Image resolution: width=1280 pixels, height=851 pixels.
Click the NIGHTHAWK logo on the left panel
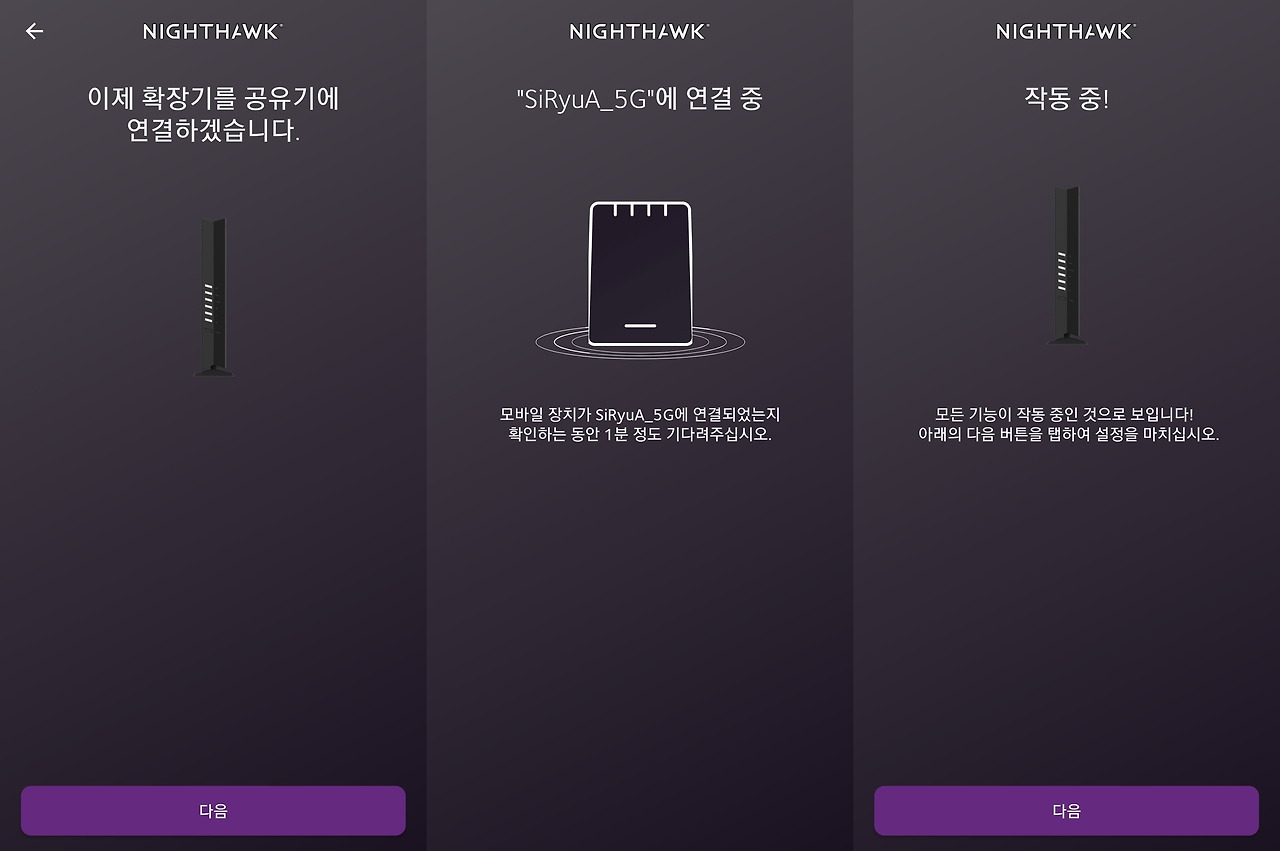[213, 31]
